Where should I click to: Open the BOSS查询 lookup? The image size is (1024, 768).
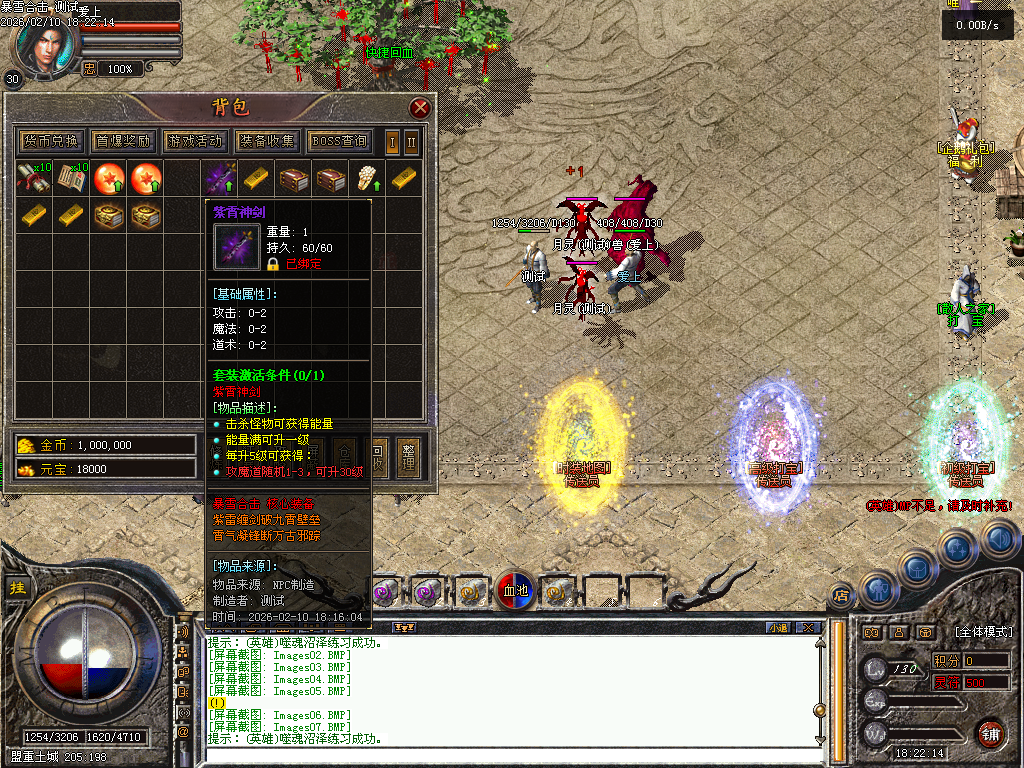340,141
